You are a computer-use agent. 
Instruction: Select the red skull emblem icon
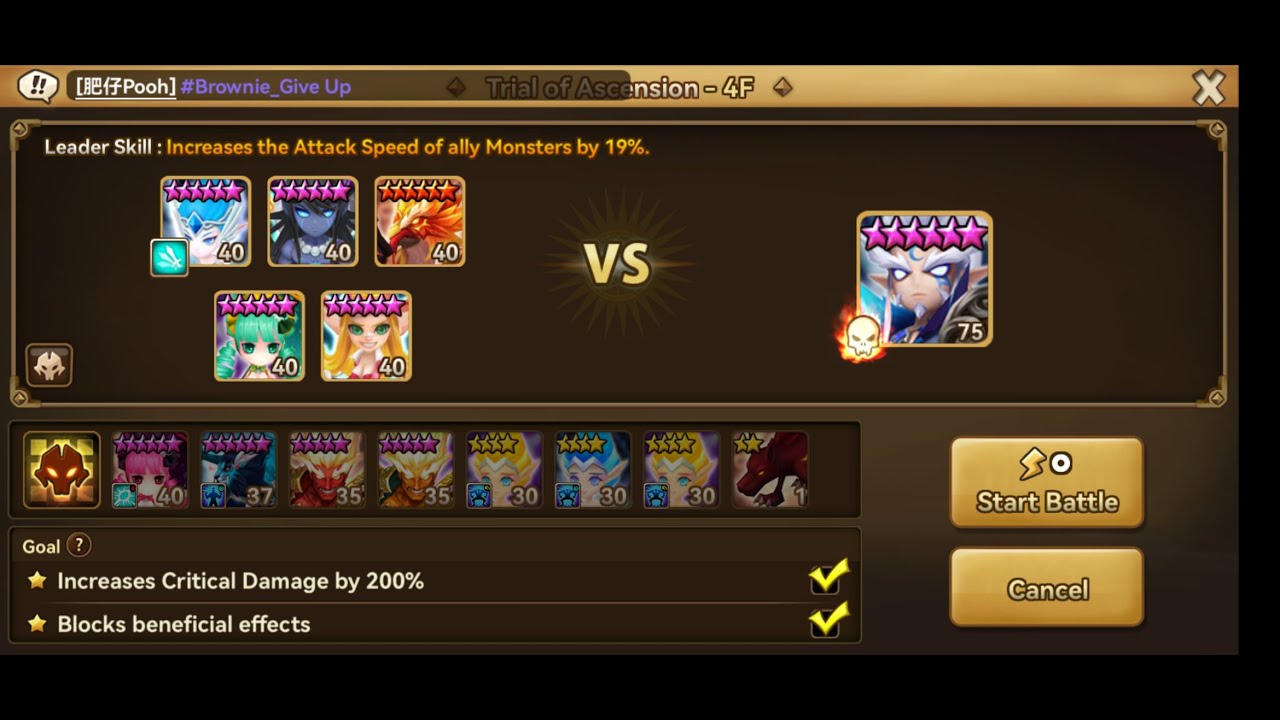(49, 365)
